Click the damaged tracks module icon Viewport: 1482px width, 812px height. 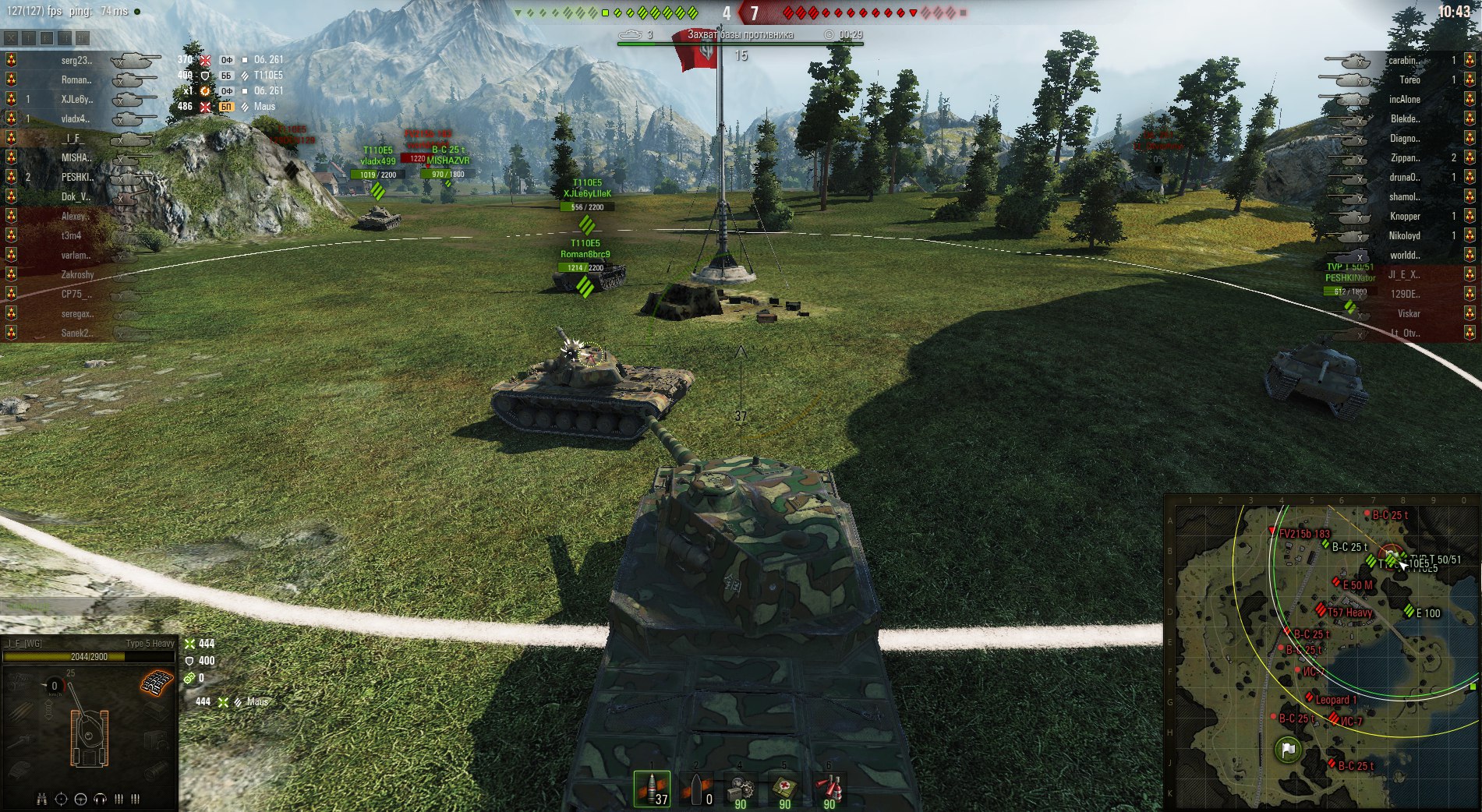157,683
